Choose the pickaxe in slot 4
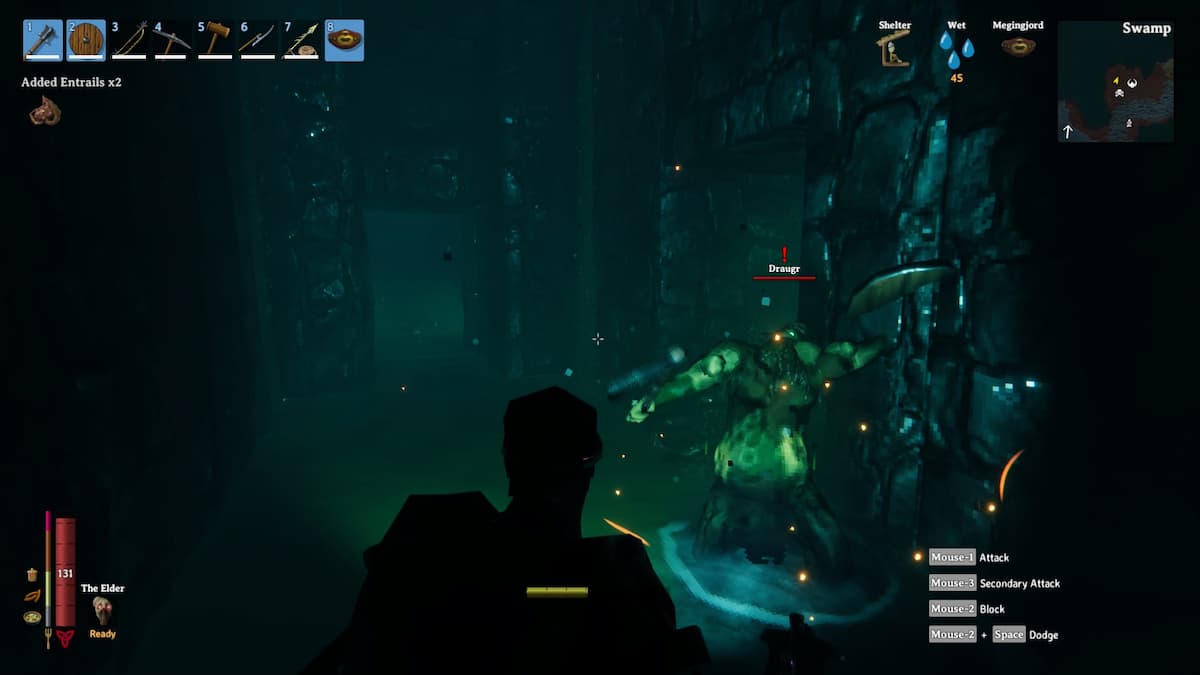1200x675 pixels. [x=172, y=40]
